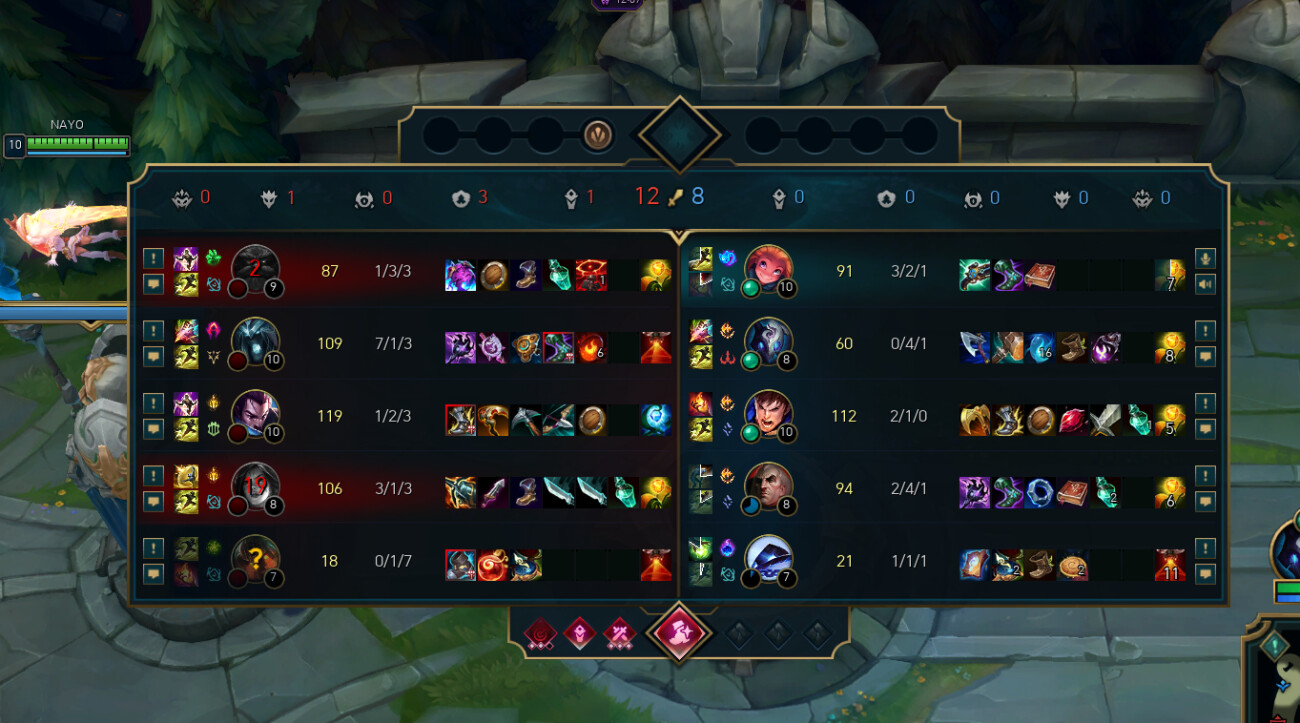Click the unknown question-mark champion portrait
1300x723 pixels.
pos(254,560)
